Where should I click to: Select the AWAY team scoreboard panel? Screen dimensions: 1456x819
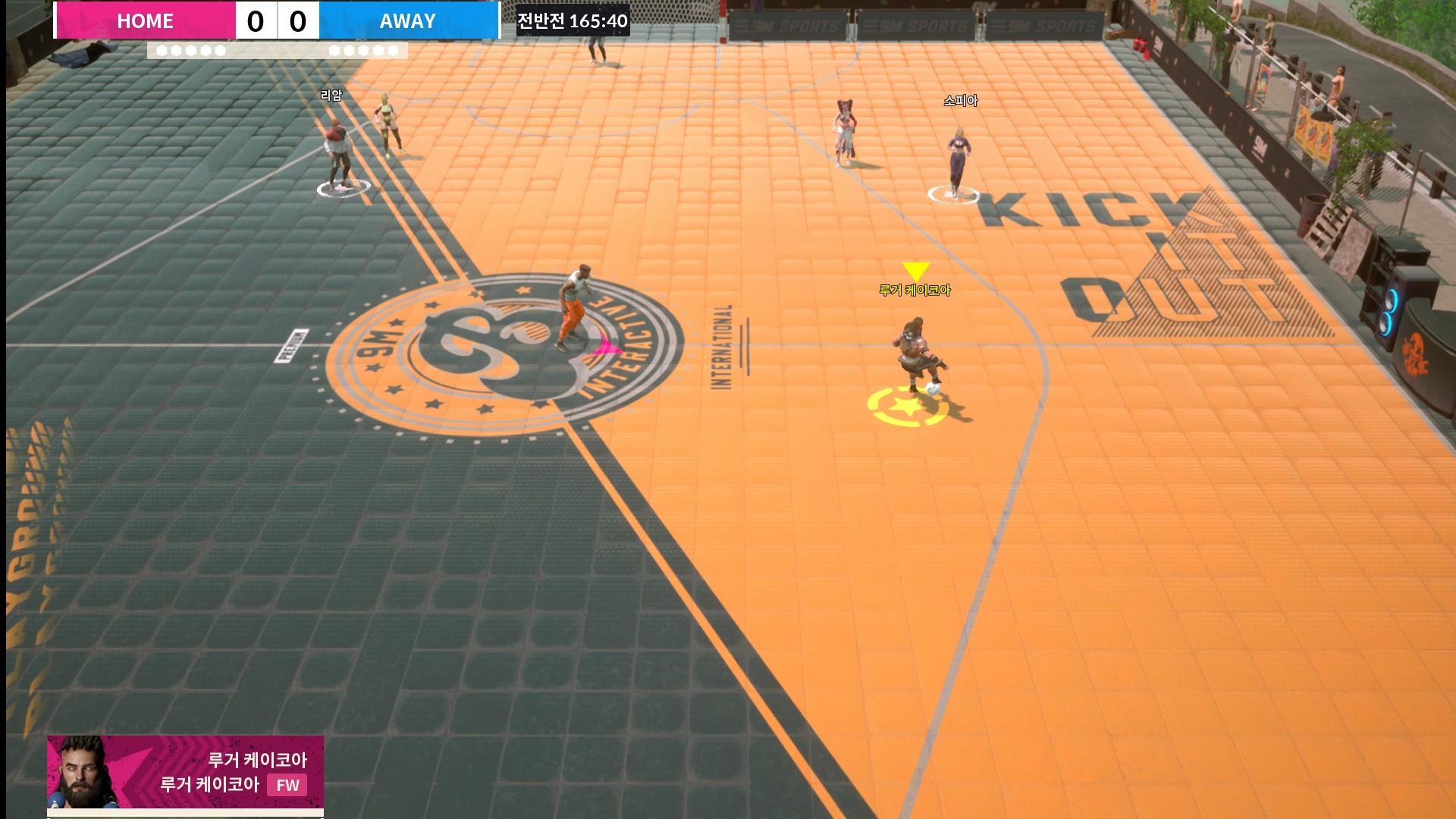click(x=407, y=20)
